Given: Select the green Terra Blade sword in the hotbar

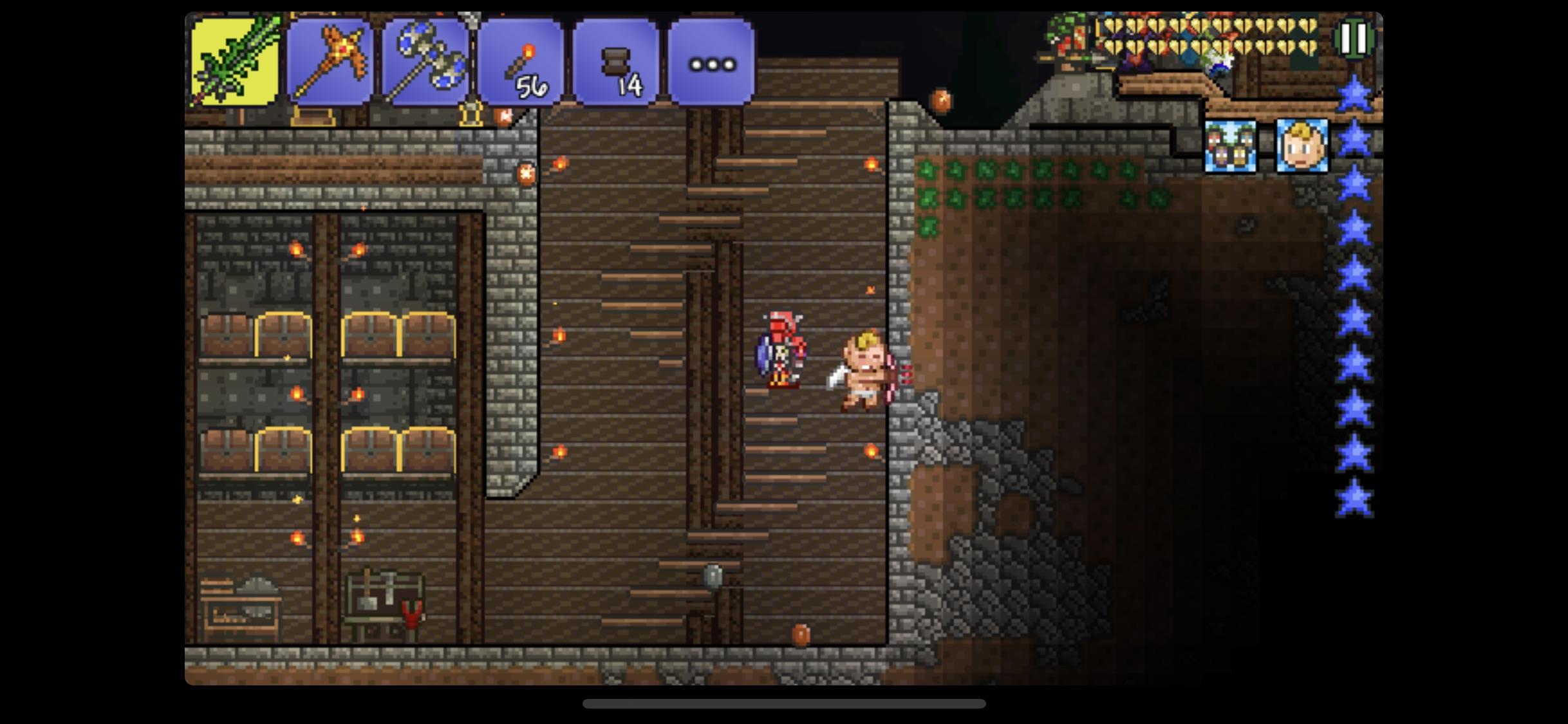Looking at the screenshot, I should [x=235, y=60].
